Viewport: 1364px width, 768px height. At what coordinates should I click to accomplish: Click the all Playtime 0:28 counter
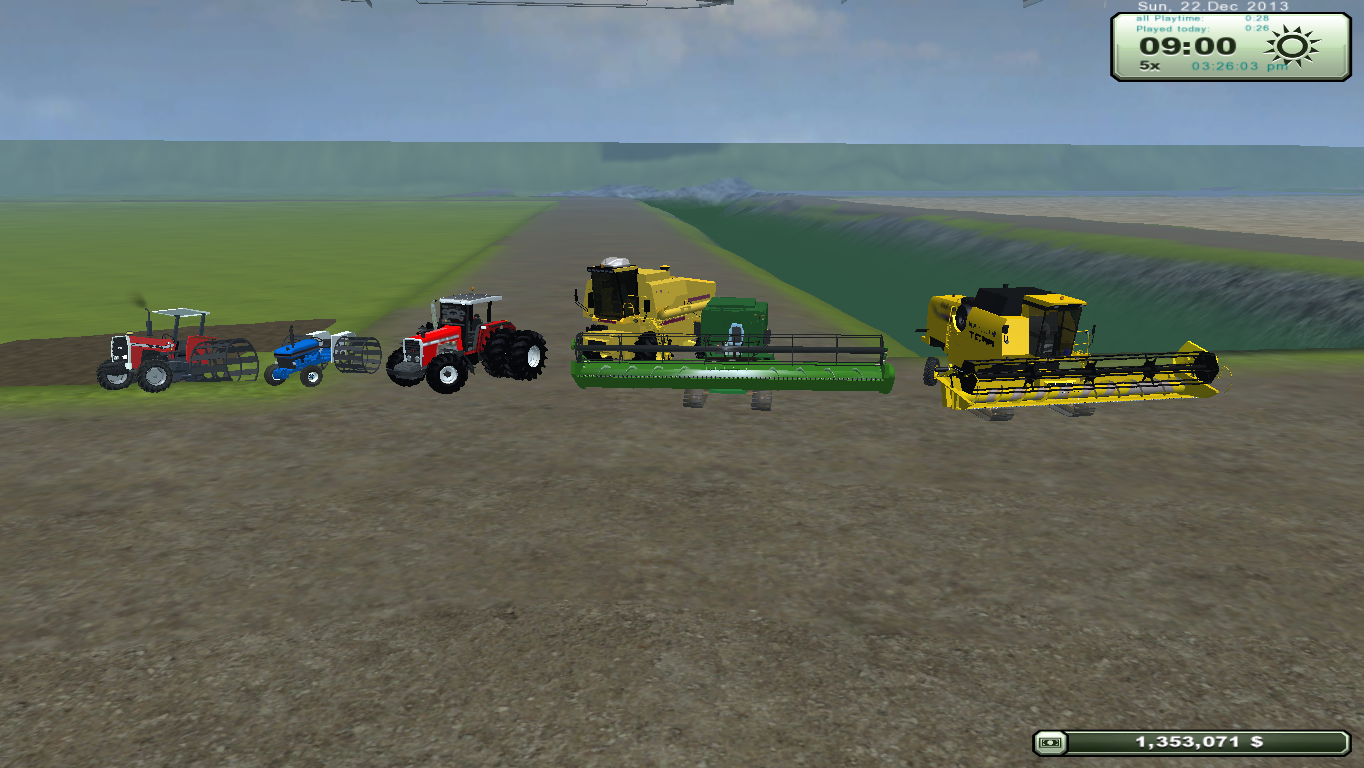point(1200,18)
